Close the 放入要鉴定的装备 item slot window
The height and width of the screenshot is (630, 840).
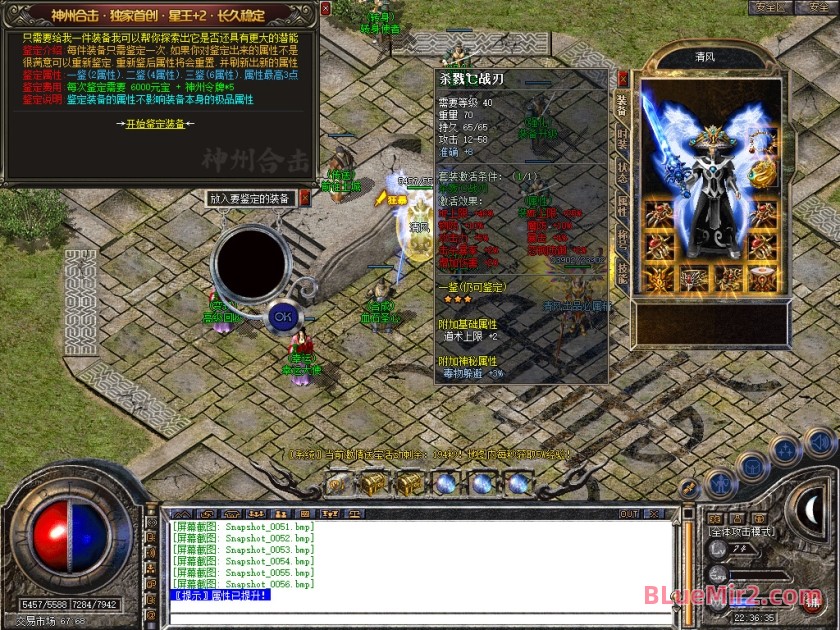tap(304, 198)
